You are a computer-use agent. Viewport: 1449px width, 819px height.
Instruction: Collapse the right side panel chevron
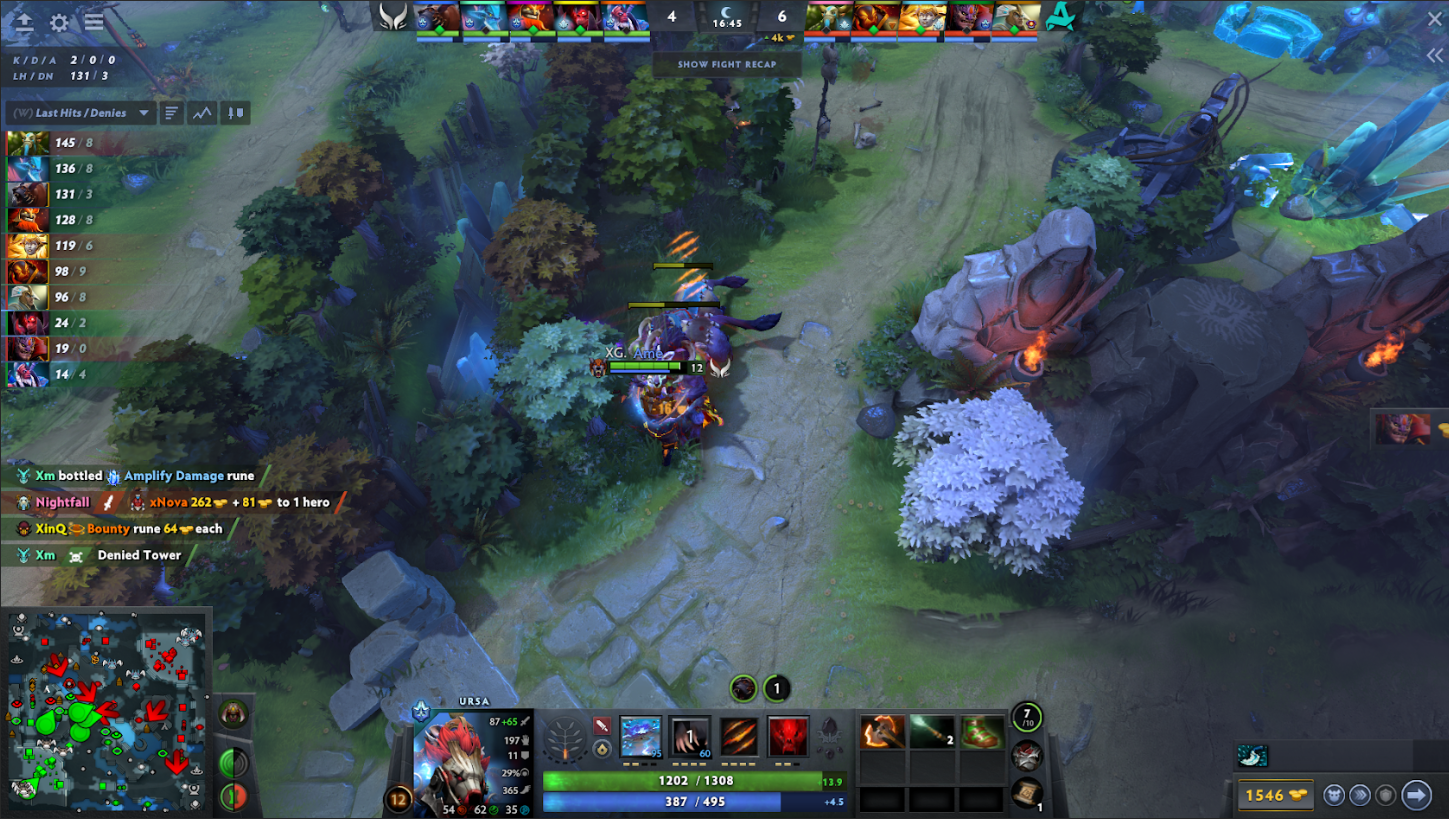click(1436, 56)
